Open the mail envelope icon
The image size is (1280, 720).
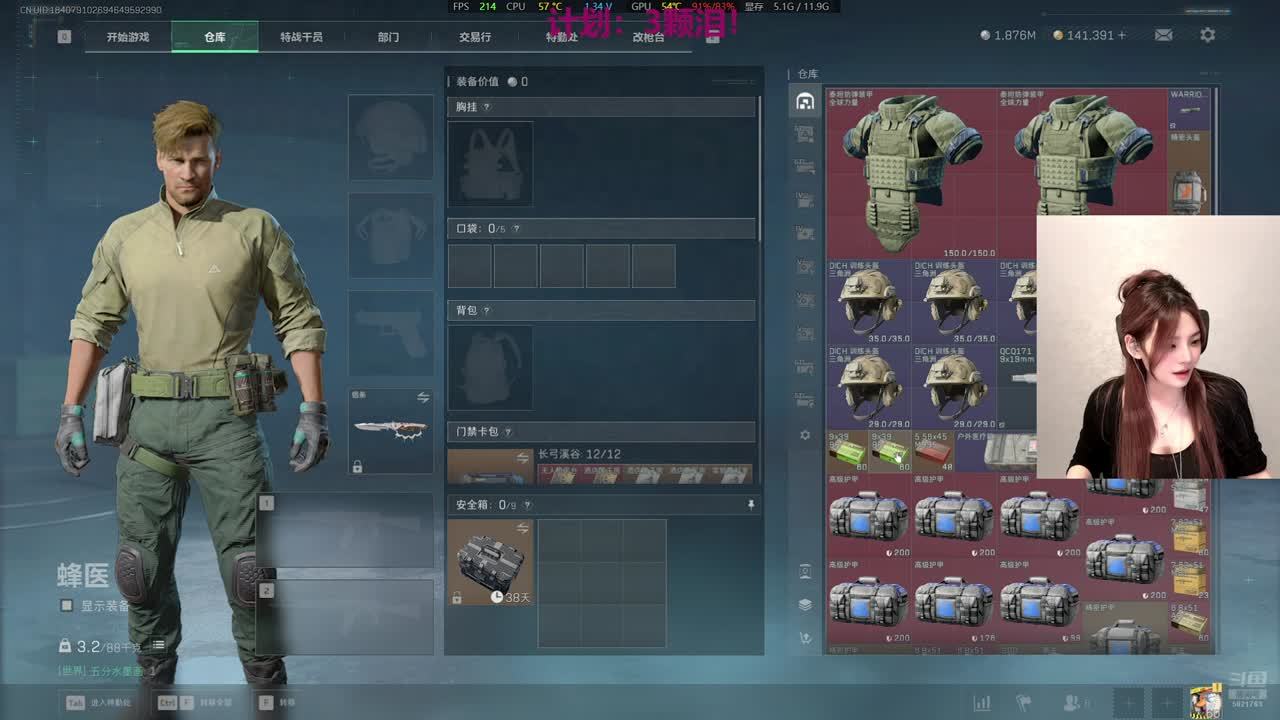pos(1164,35)
